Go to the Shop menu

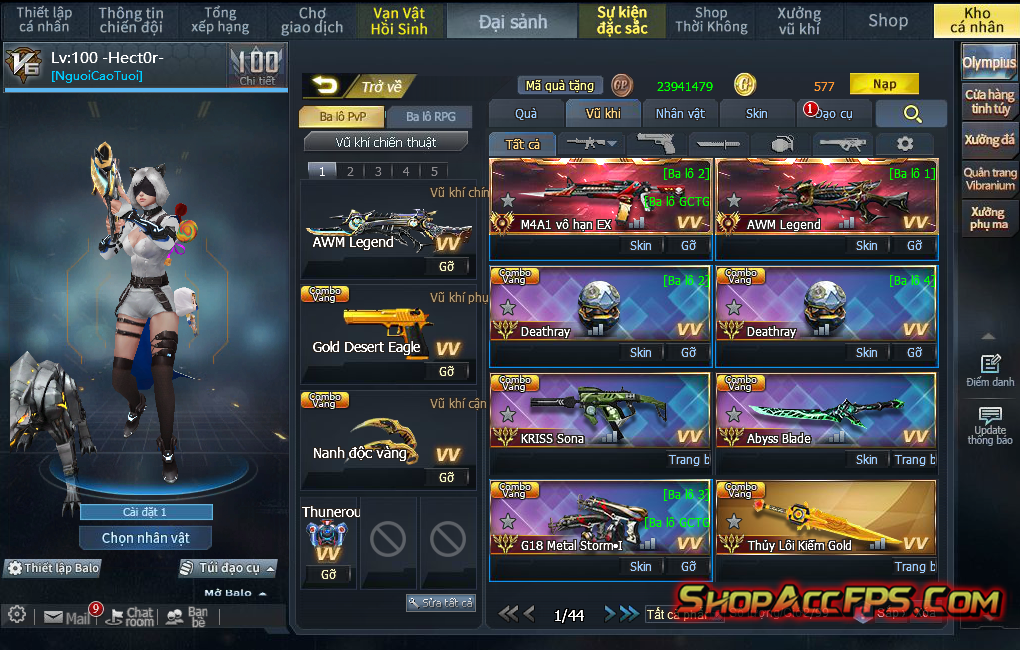click(x=887, y=21)
